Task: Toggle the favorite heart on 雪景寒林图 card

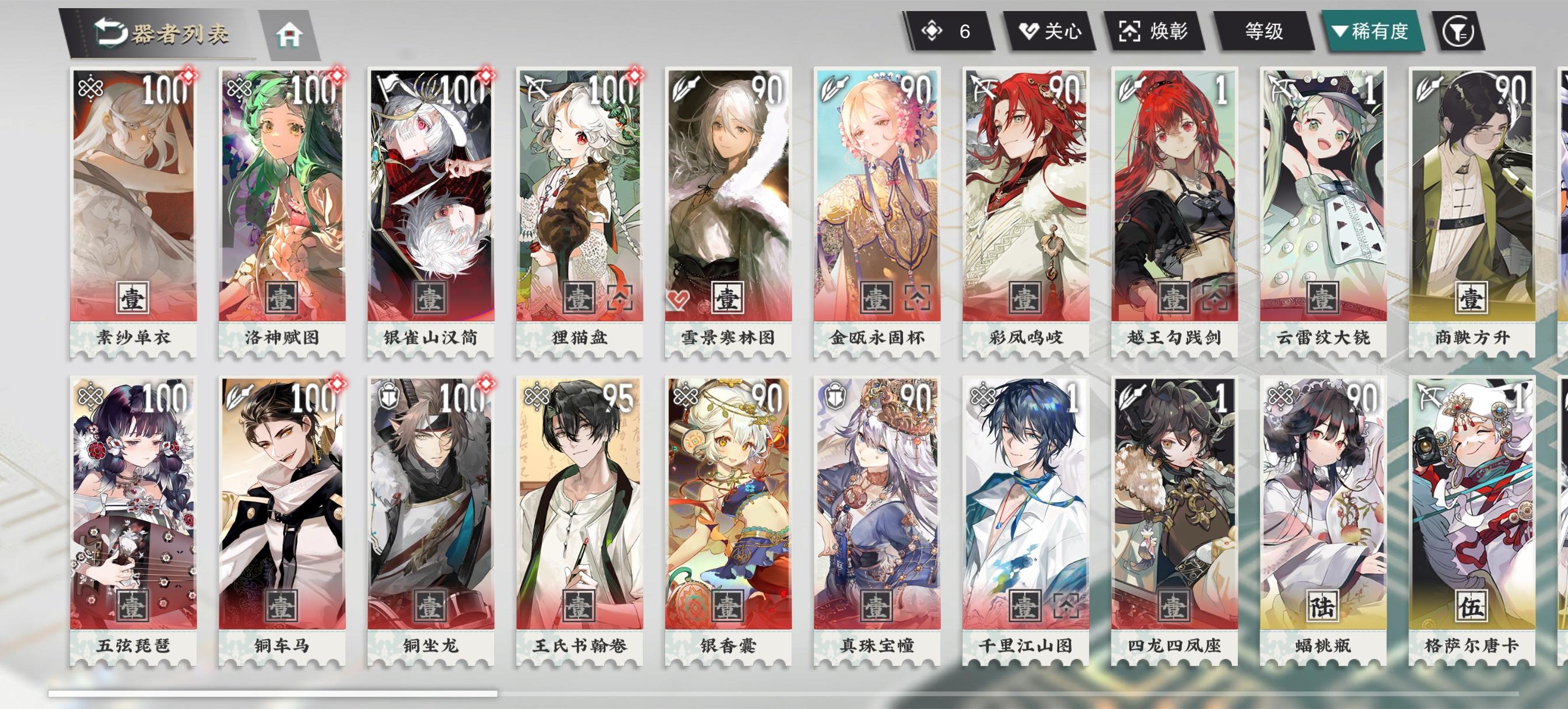Action: click(677, 301)
